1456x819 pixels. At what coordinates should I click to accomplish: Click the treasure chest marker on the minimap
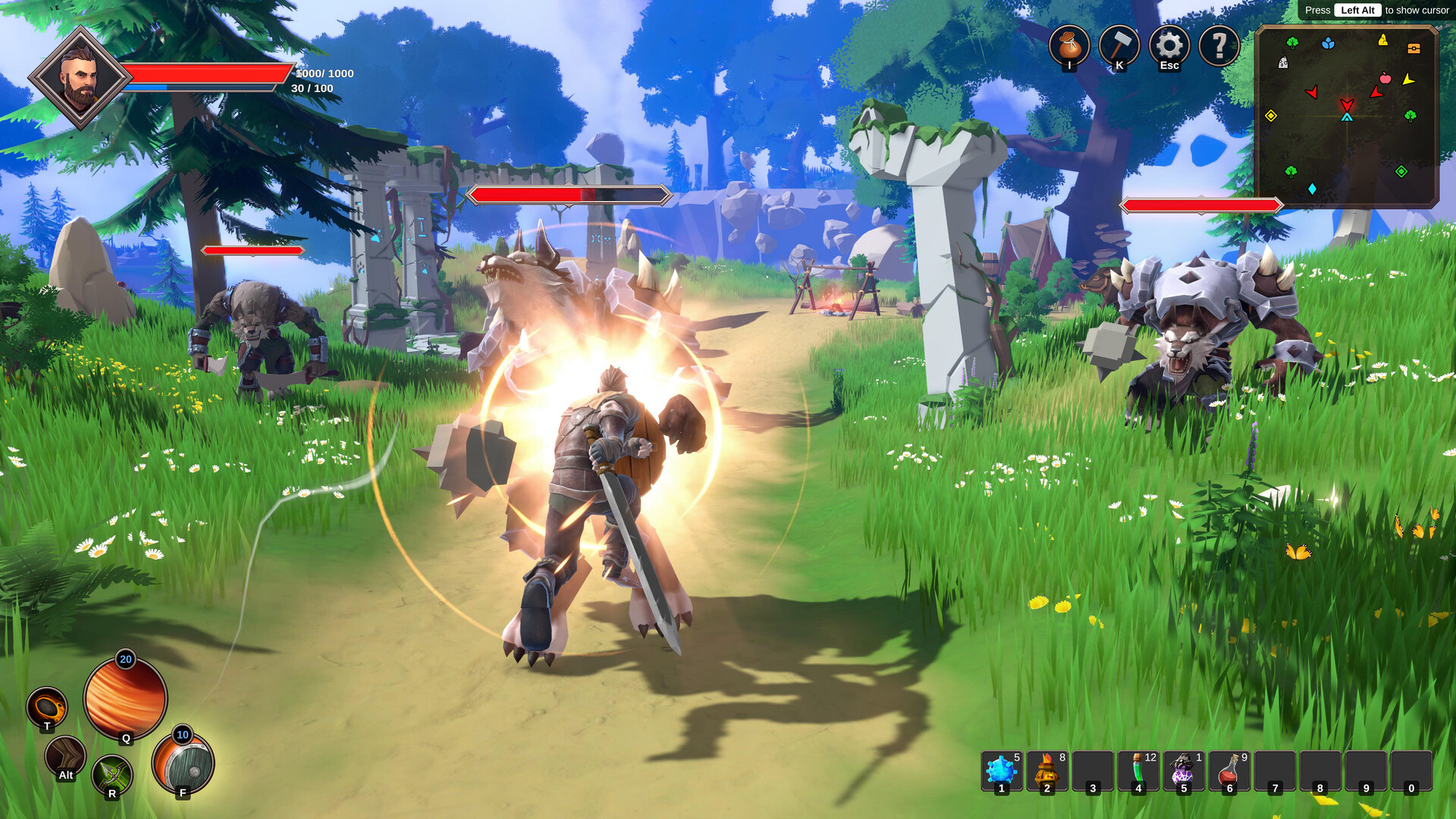[1413, 49]
